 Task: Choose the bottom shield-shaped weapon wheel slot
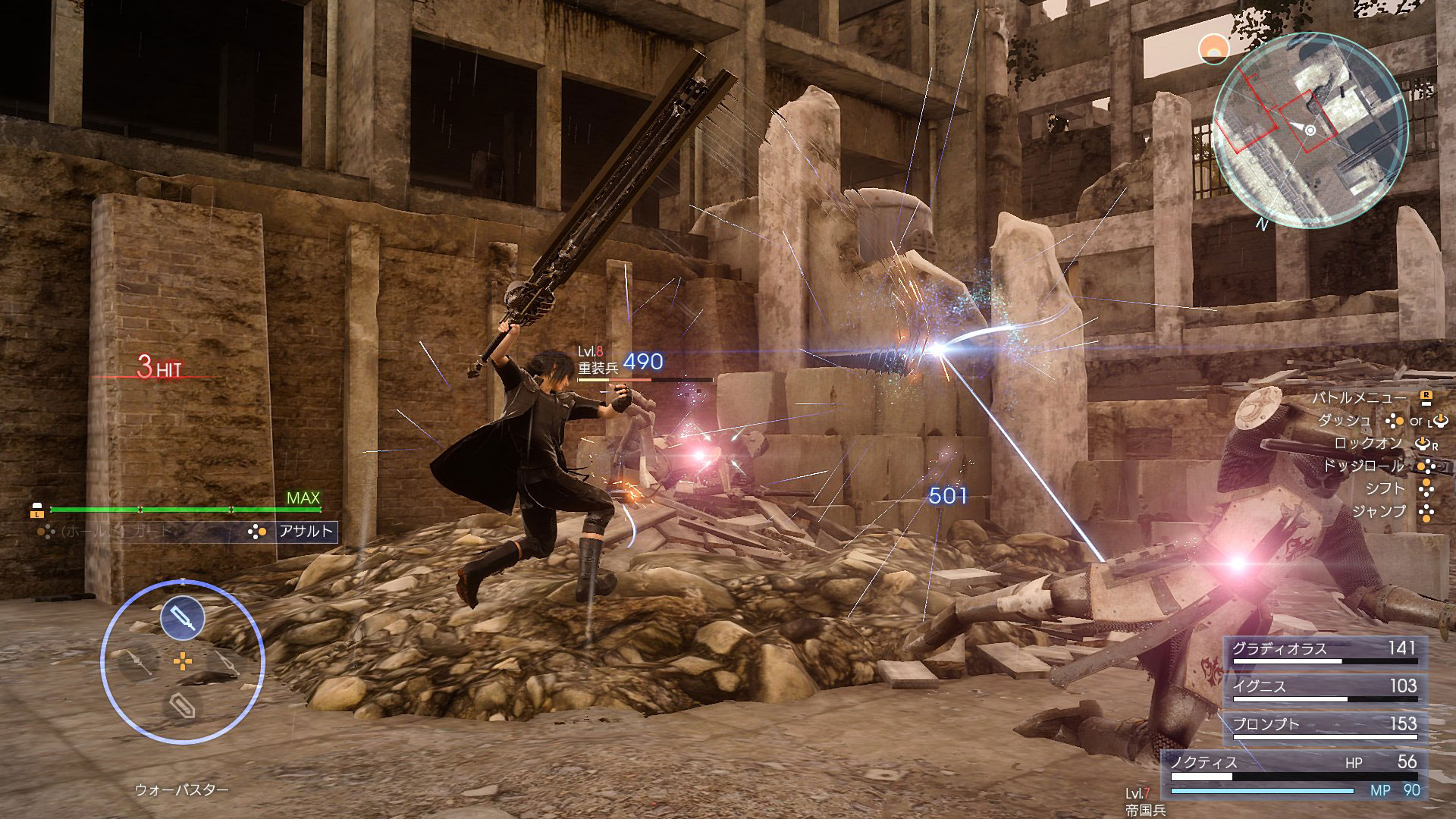[x=182, y=707]
